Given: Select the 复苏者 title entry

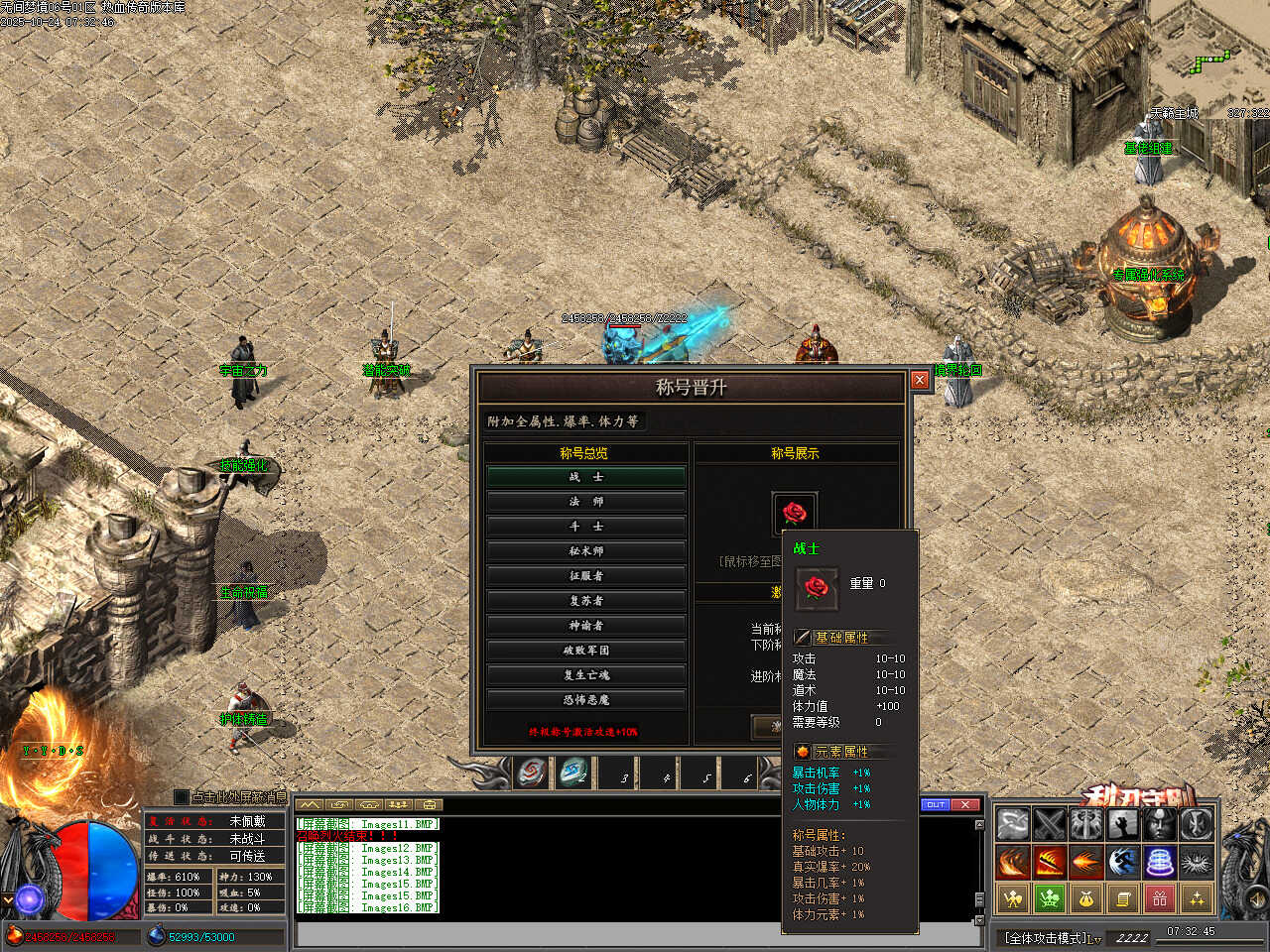Looking at the screenshot, I should (585, 601).
